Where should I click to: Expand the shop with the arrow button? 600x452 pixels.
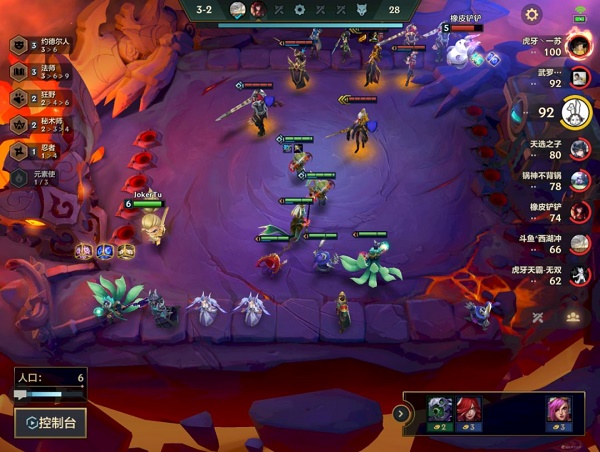pyautogui.click(x=400, y=413)
